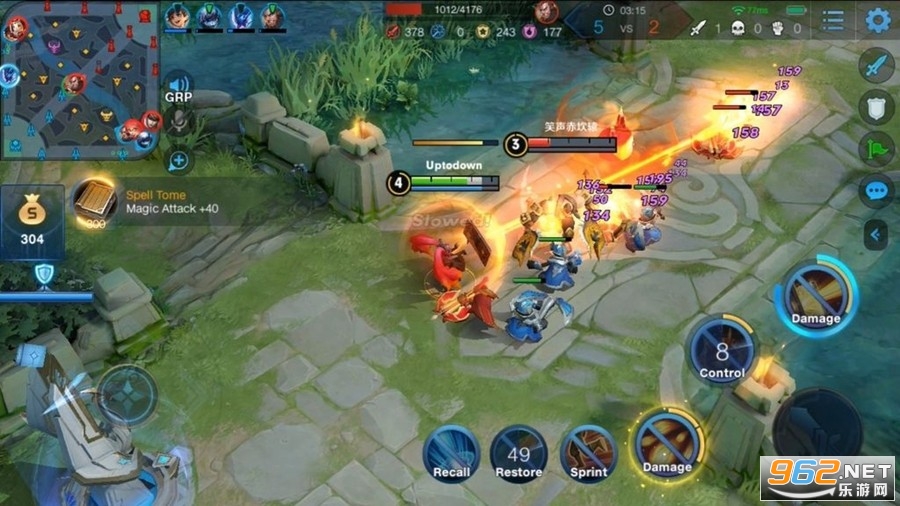Viewport: 900px width, 506px height.
Task: Cast the Damage skill with blue ring
Action: coord(815,297)
